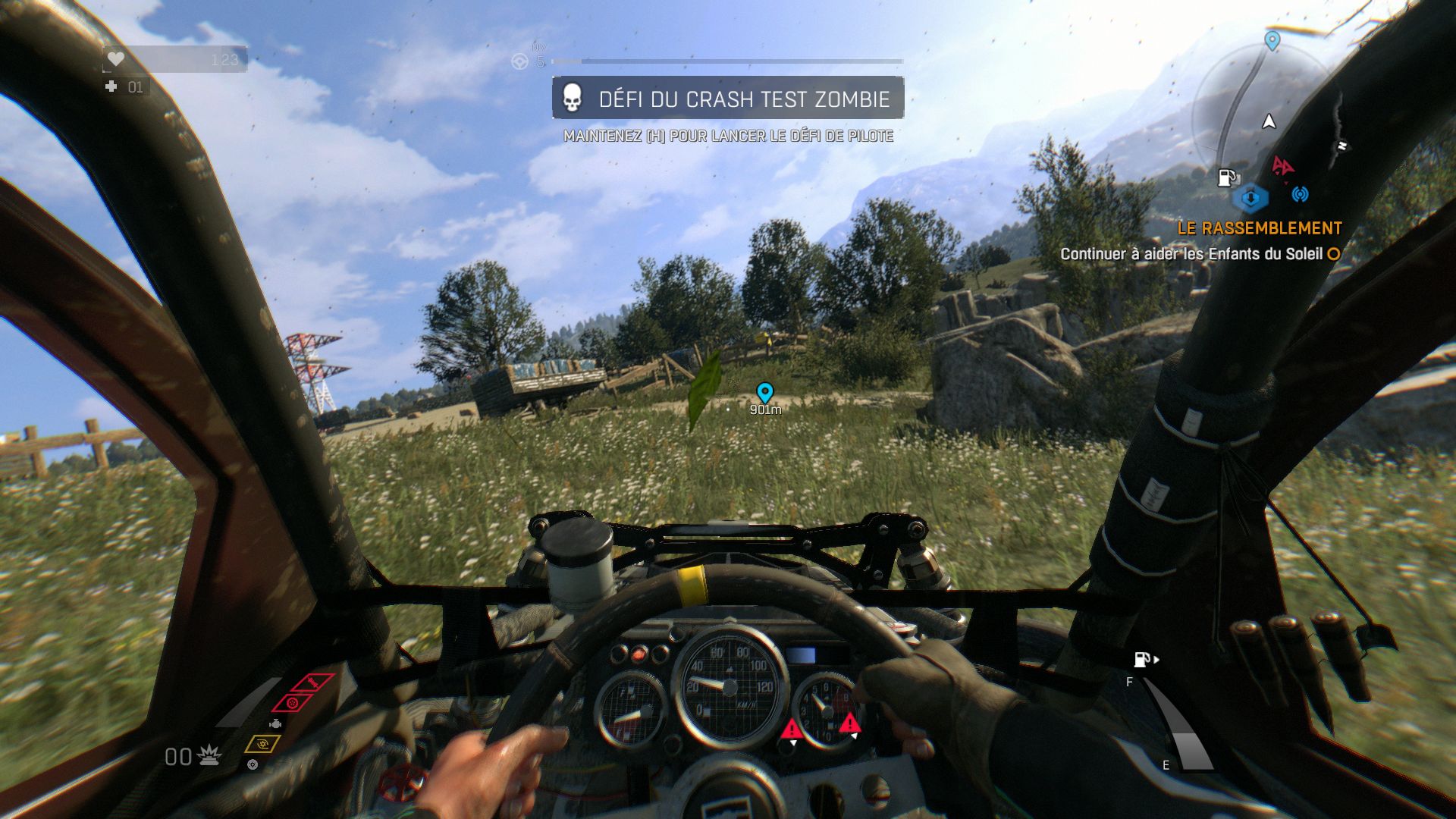This screenshot has width=1456, height=819.
Task: Select the red suspension damage icon
Action: coord(313,682)
